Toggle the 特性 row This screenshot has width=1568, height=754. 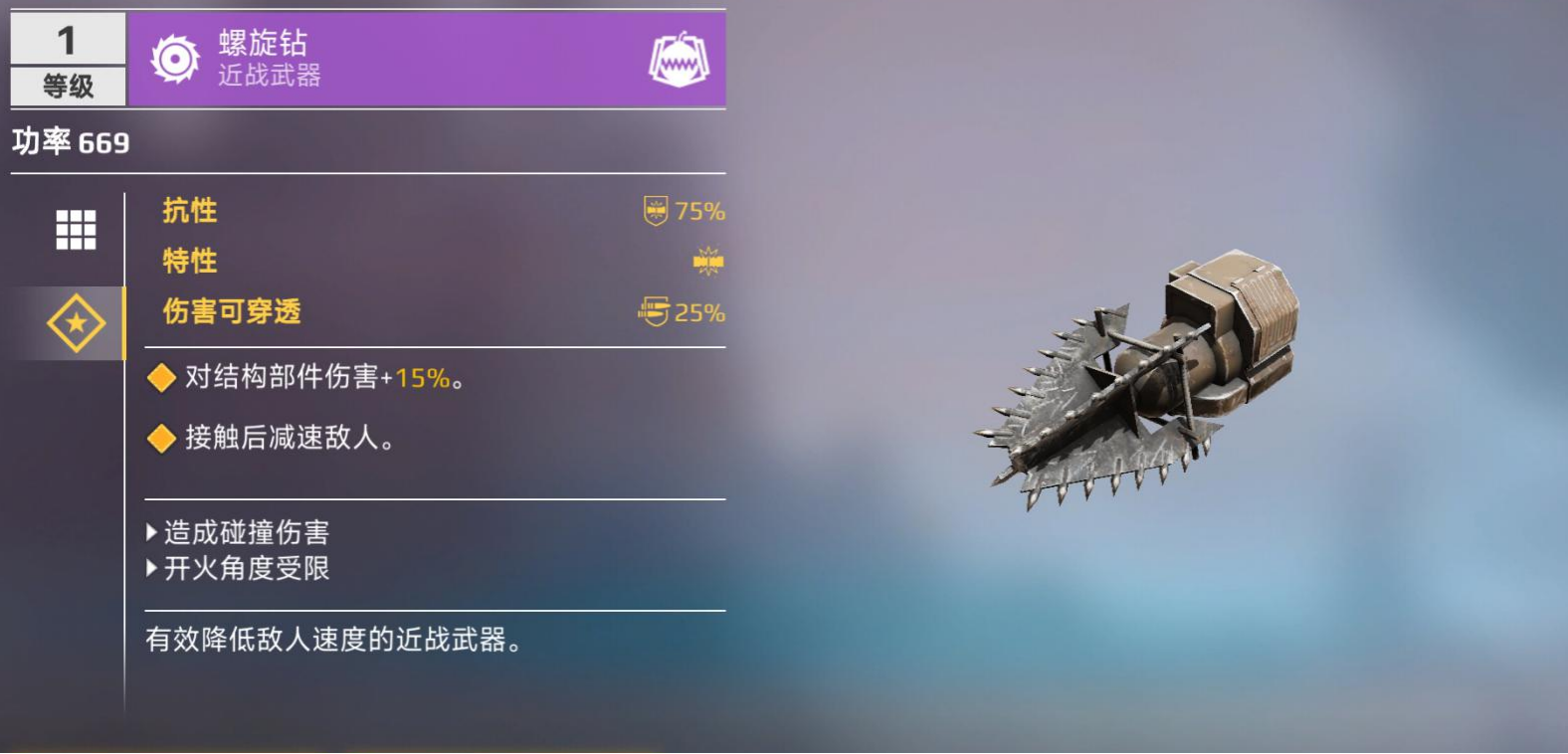pos(189,260)
